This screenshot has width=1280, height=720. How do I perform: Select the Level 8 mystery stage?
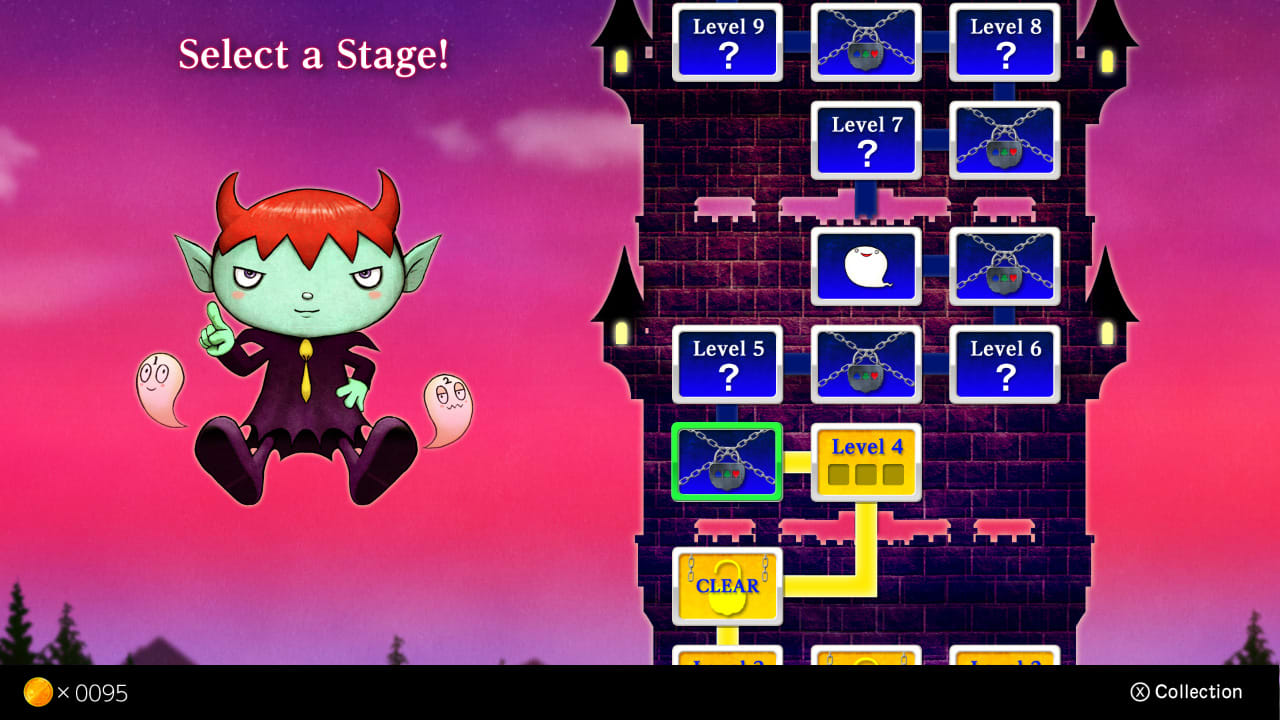point(1004,42)
